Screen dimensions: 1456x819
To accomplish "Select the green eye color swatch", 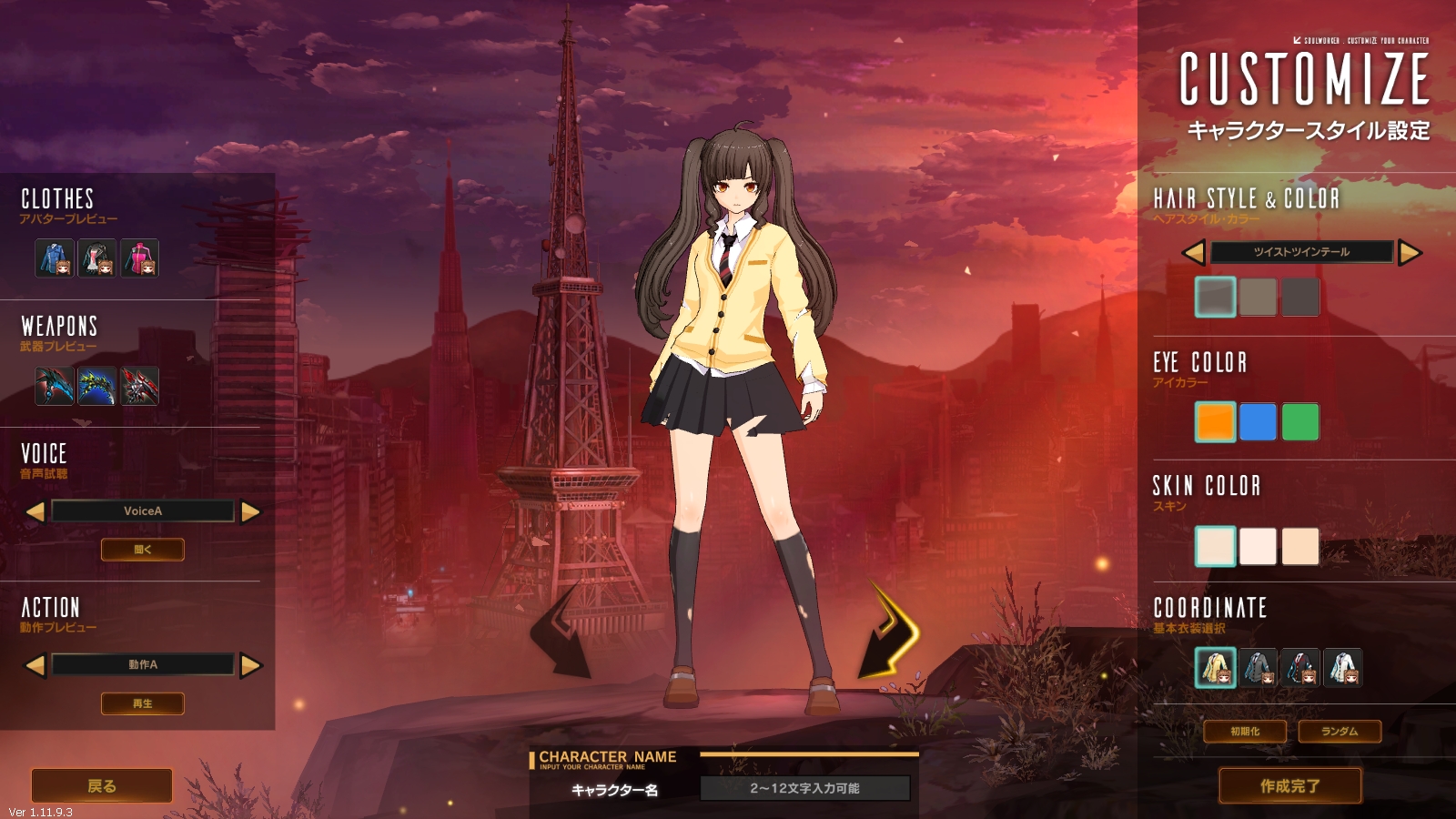I will click(x=1299, y=421).
